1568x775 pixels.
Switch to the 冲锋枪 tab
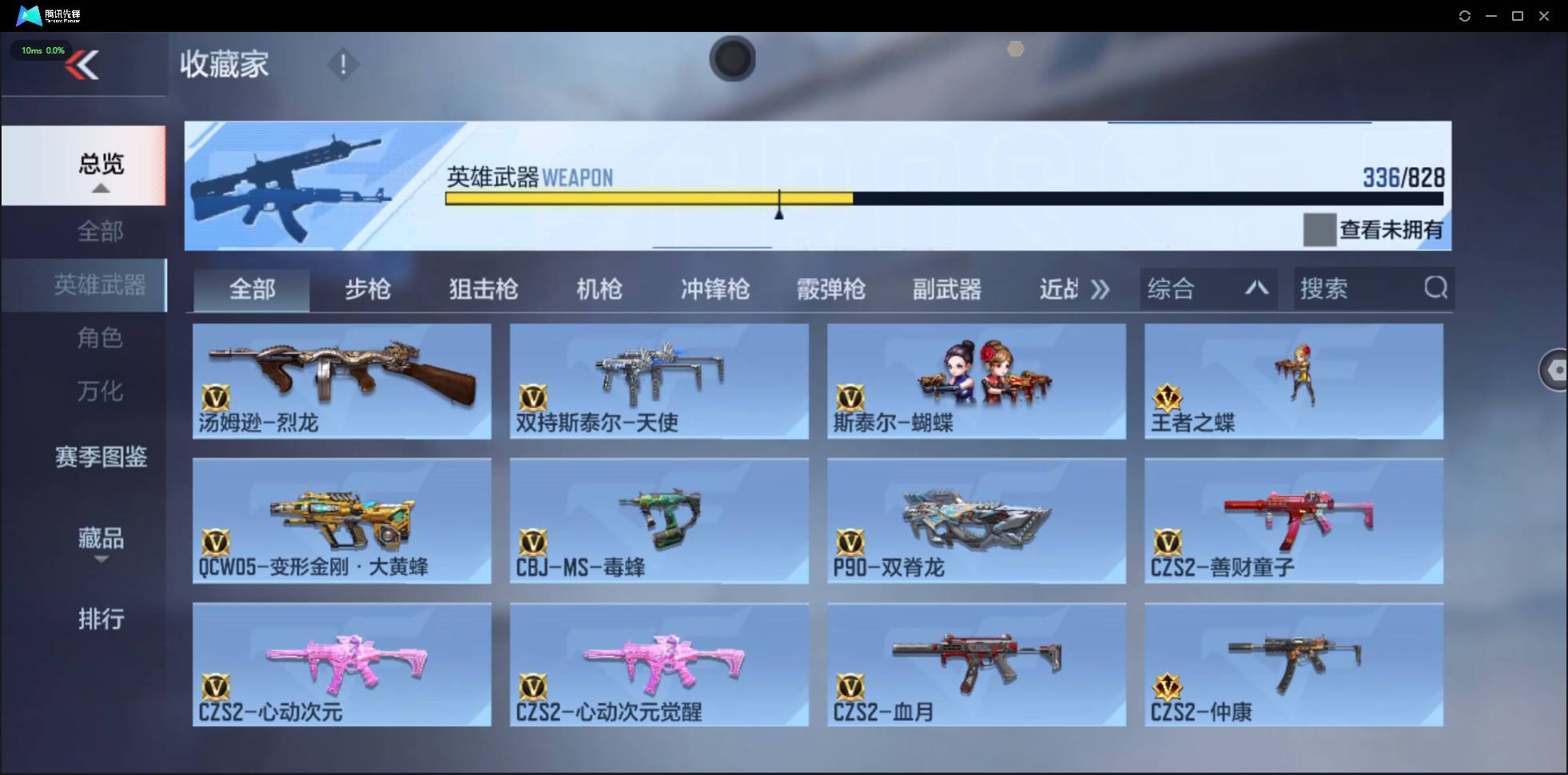pyautogui.click(x=715, y=289)
